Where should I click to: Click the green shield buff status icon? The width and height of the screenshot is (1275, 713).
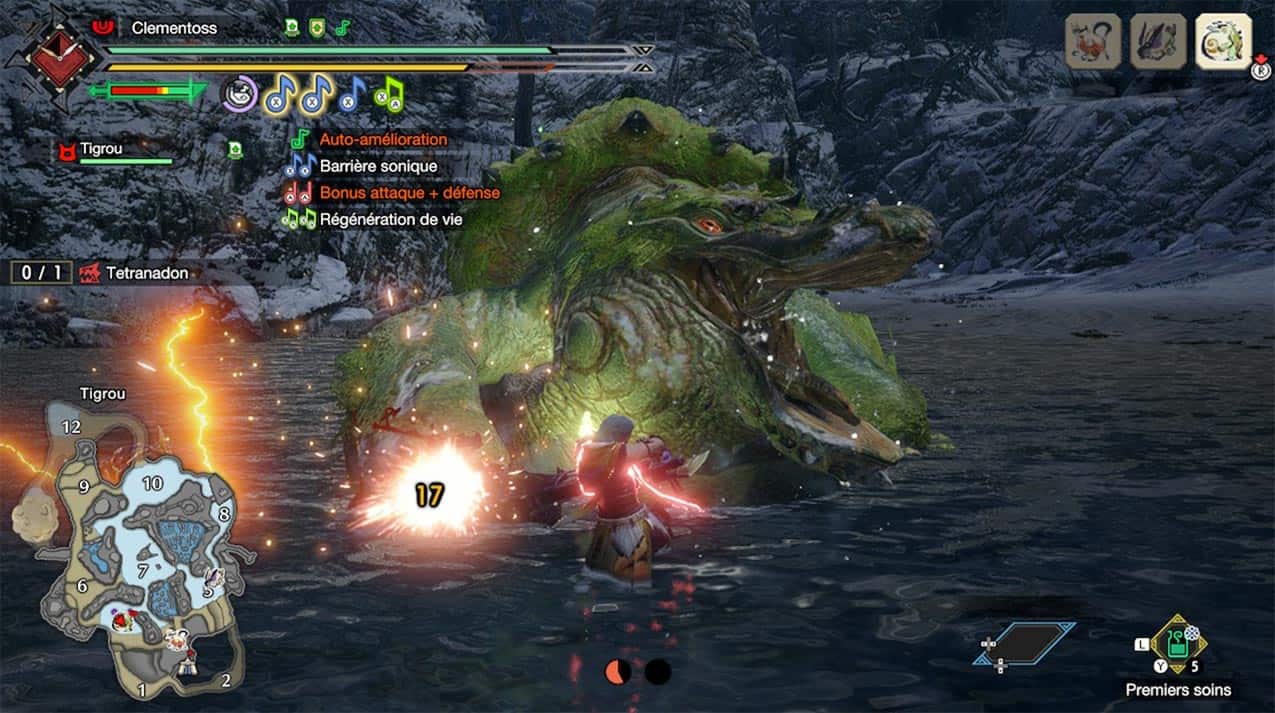coord(317,28)
